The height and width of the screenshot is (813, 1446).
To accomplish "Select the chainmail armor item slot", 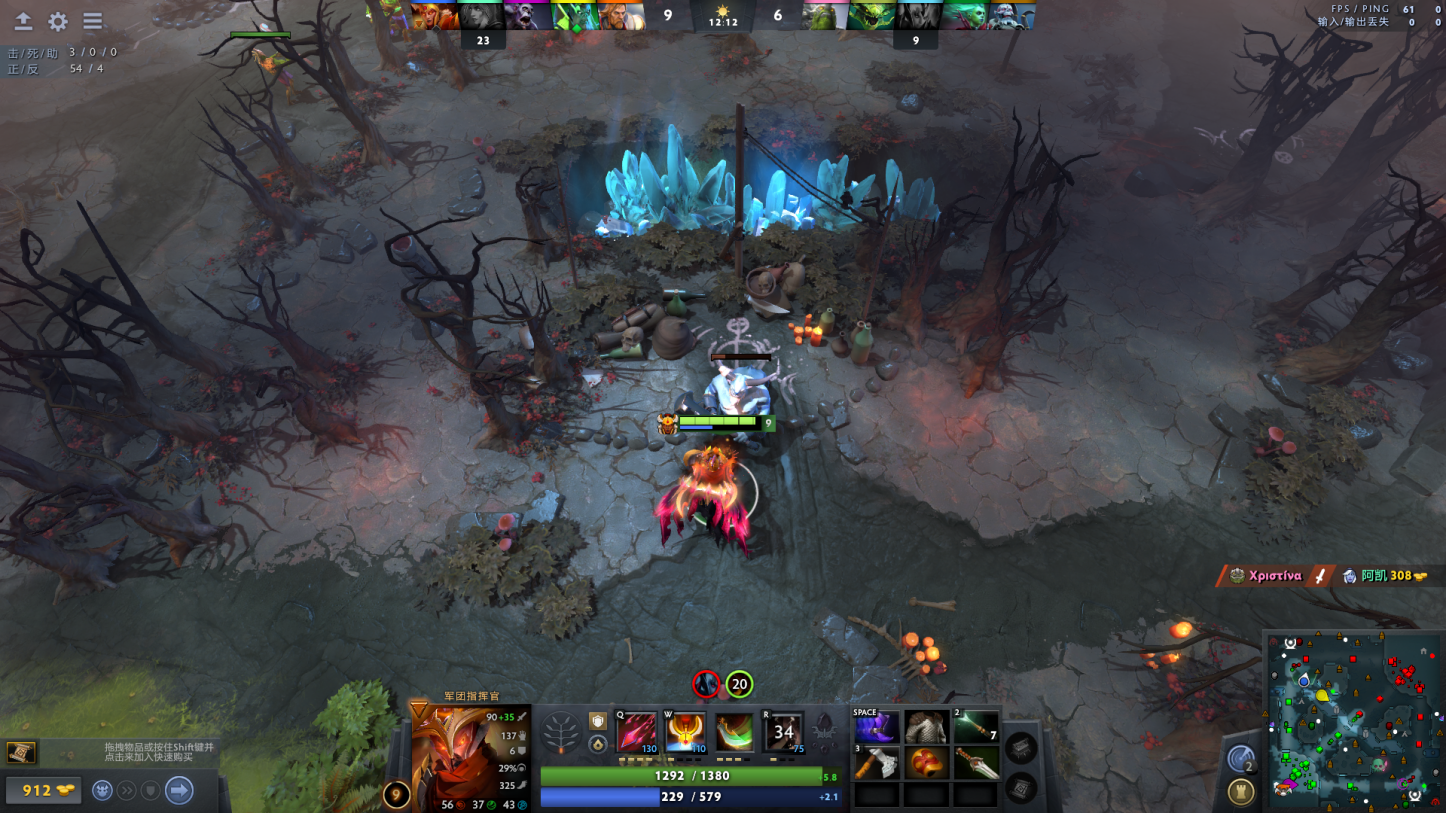I will (926, 728).
